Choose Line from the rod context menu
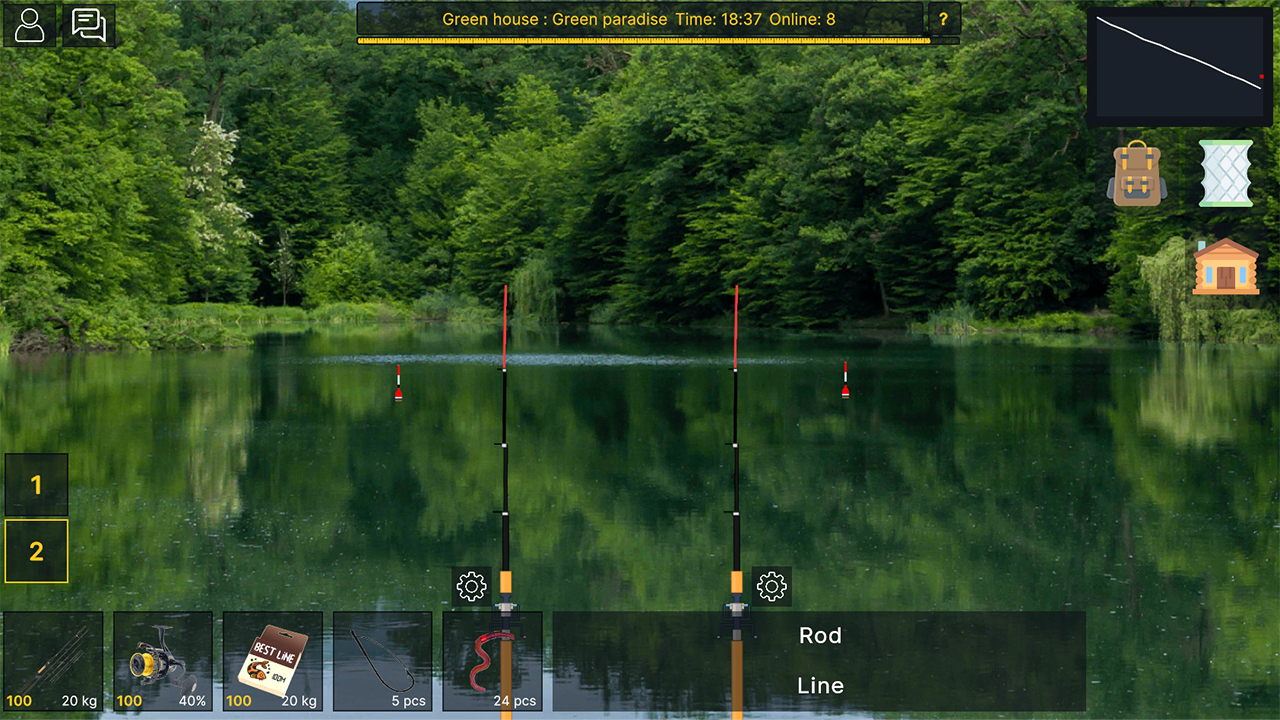 tap(821, 686)
